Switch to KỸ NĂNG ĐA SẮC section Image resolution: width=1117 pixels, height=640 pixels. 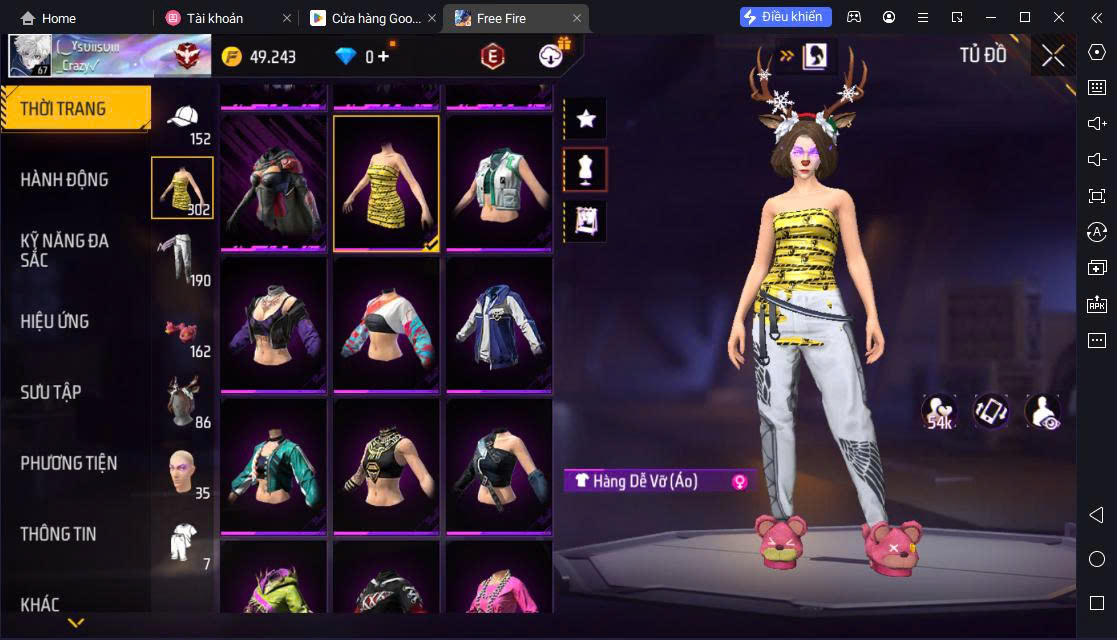pos(64,250)
